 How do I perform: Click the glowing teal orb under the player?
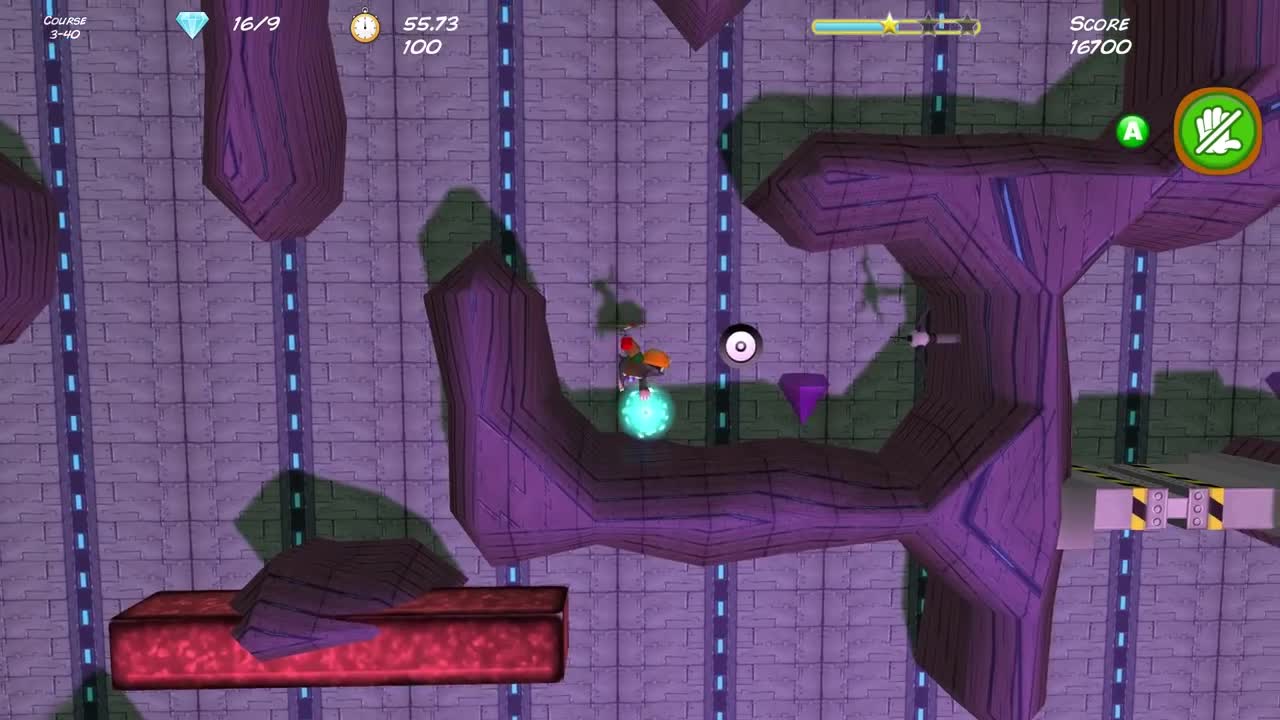pyautogui.click(x=645, y=412)
